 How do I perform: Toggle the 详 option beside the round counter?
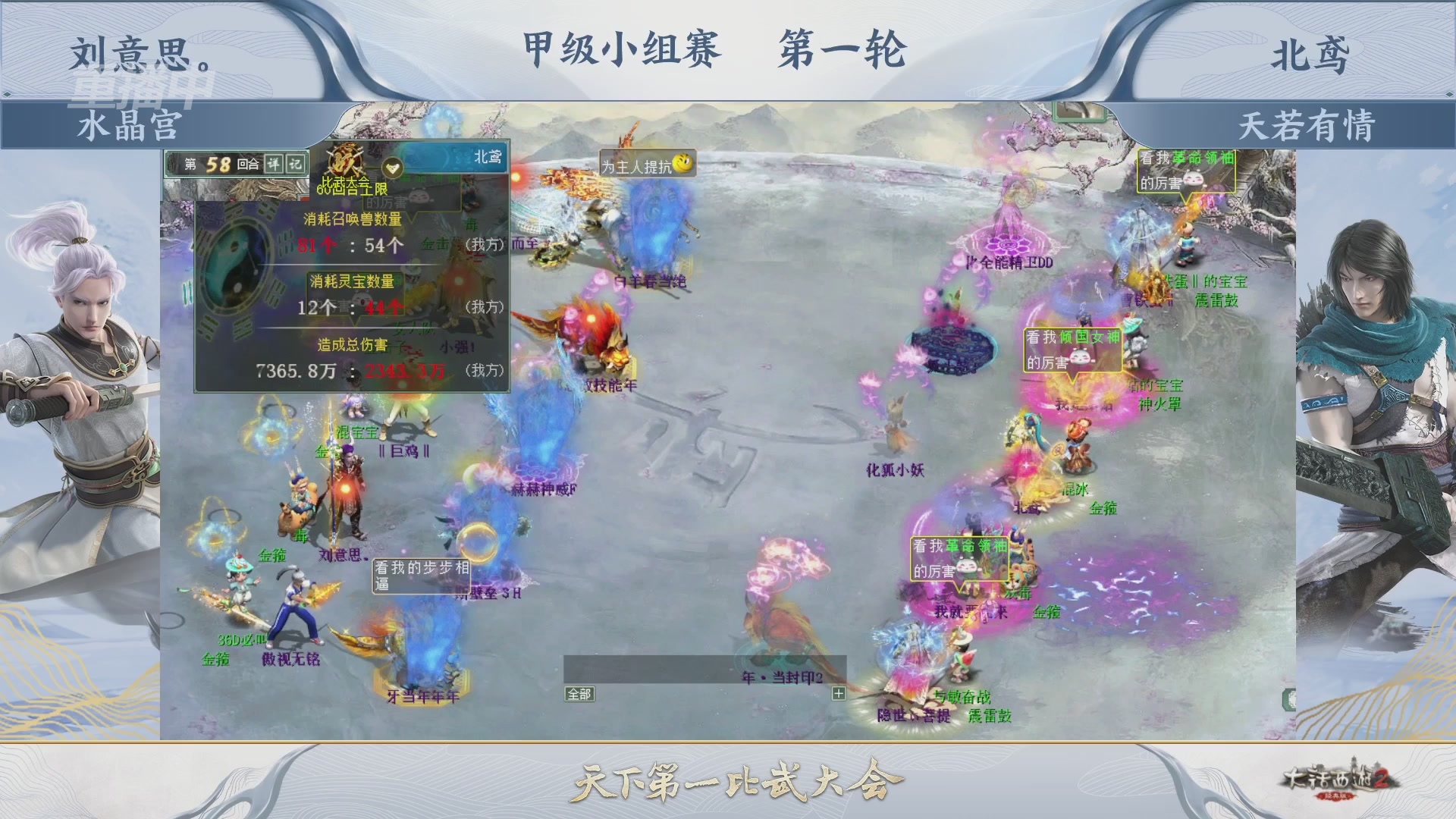pyautogui.click(x=273, y=162)
